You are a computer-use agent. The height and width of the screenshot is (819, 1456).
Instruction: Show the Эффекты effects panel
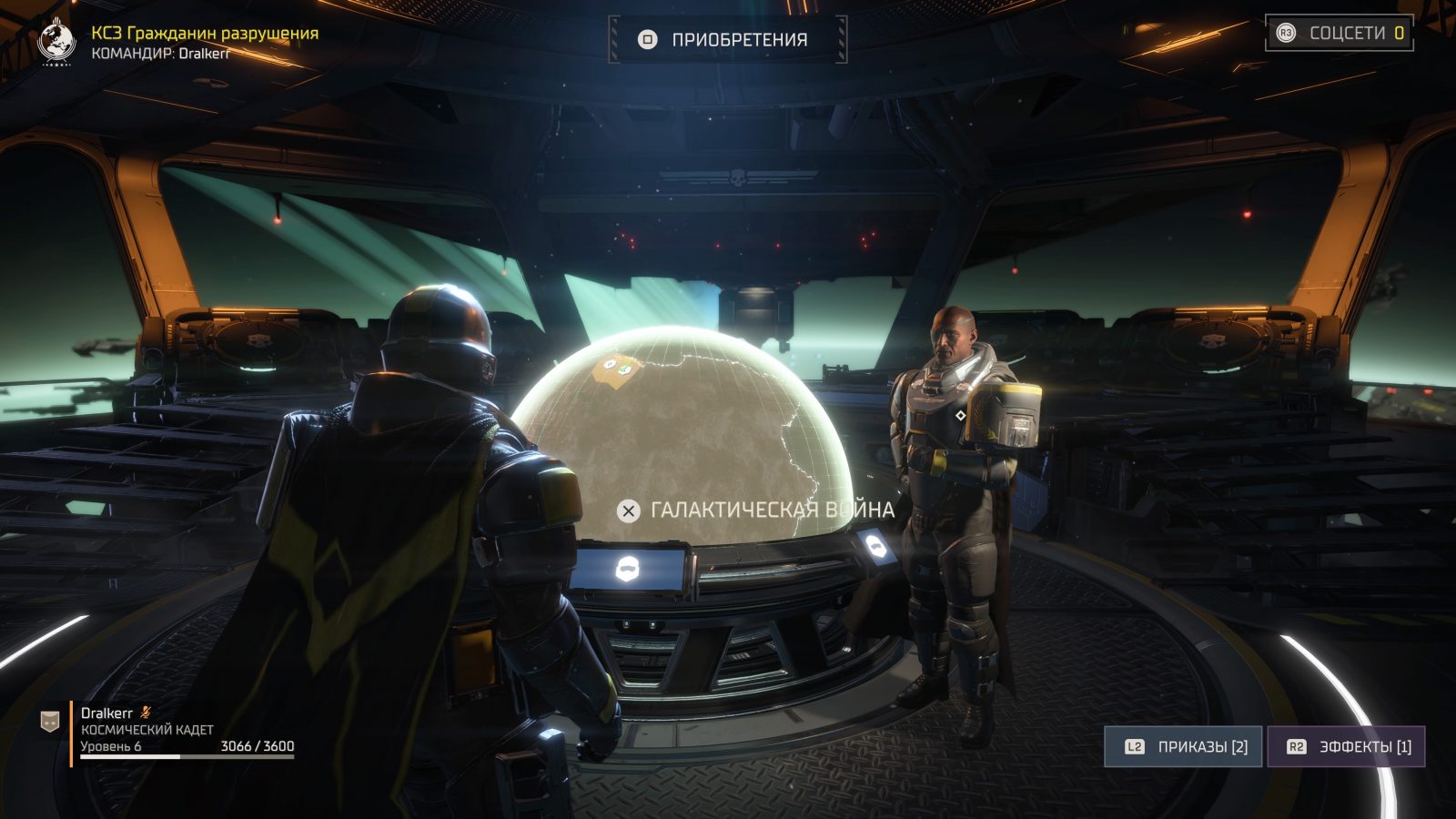[1346, 747]
